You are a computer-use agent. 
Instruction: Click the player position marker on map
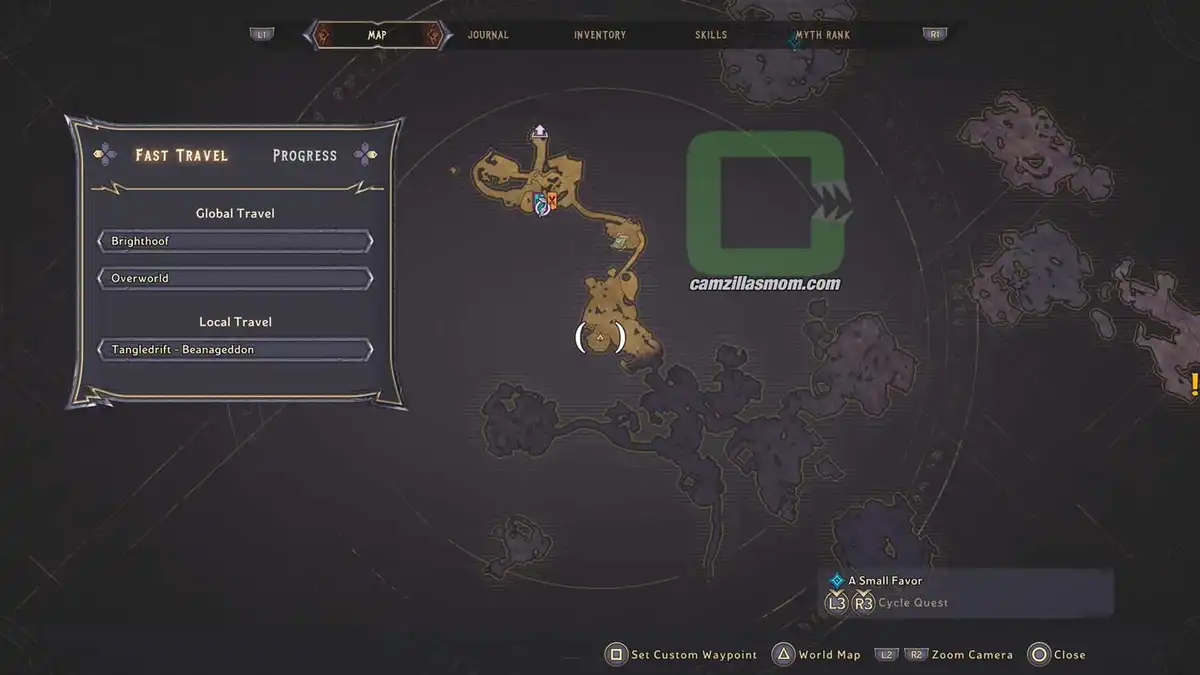point(600,339)
